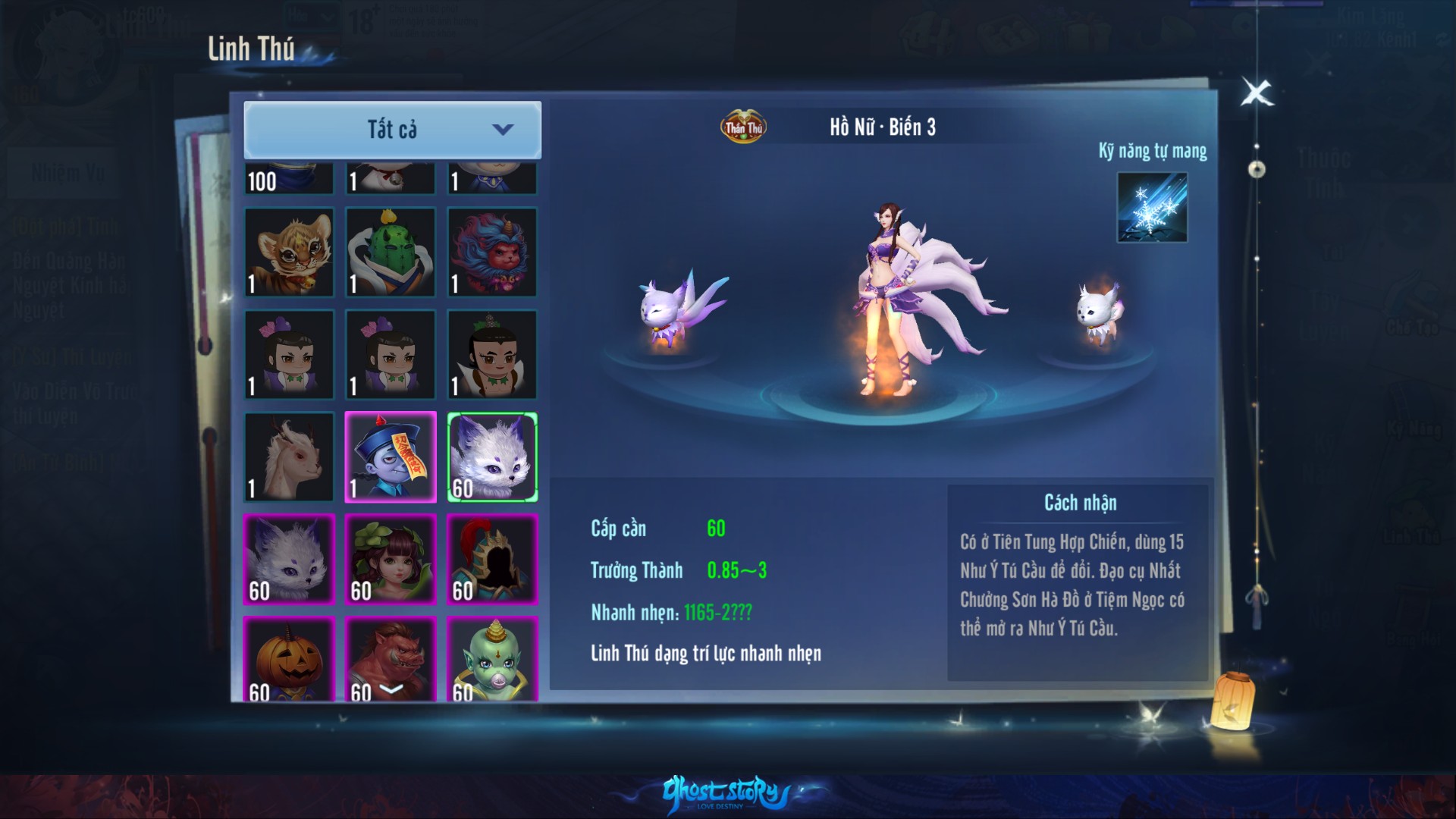
Task: Select the red-faced blue-maned lion pet
Action: coord(492,252)
